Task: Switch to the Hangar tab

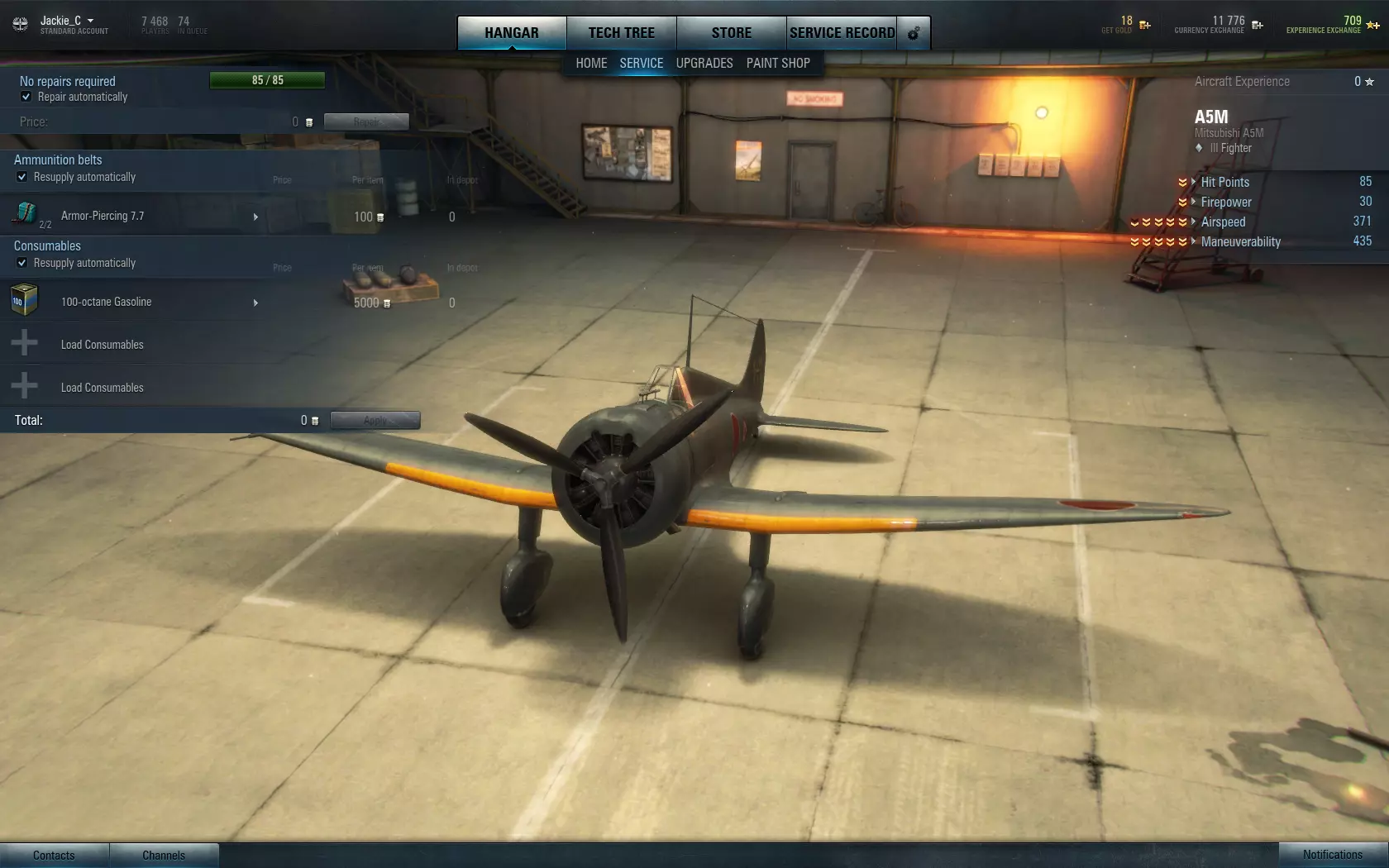Action: coord(511,33)
